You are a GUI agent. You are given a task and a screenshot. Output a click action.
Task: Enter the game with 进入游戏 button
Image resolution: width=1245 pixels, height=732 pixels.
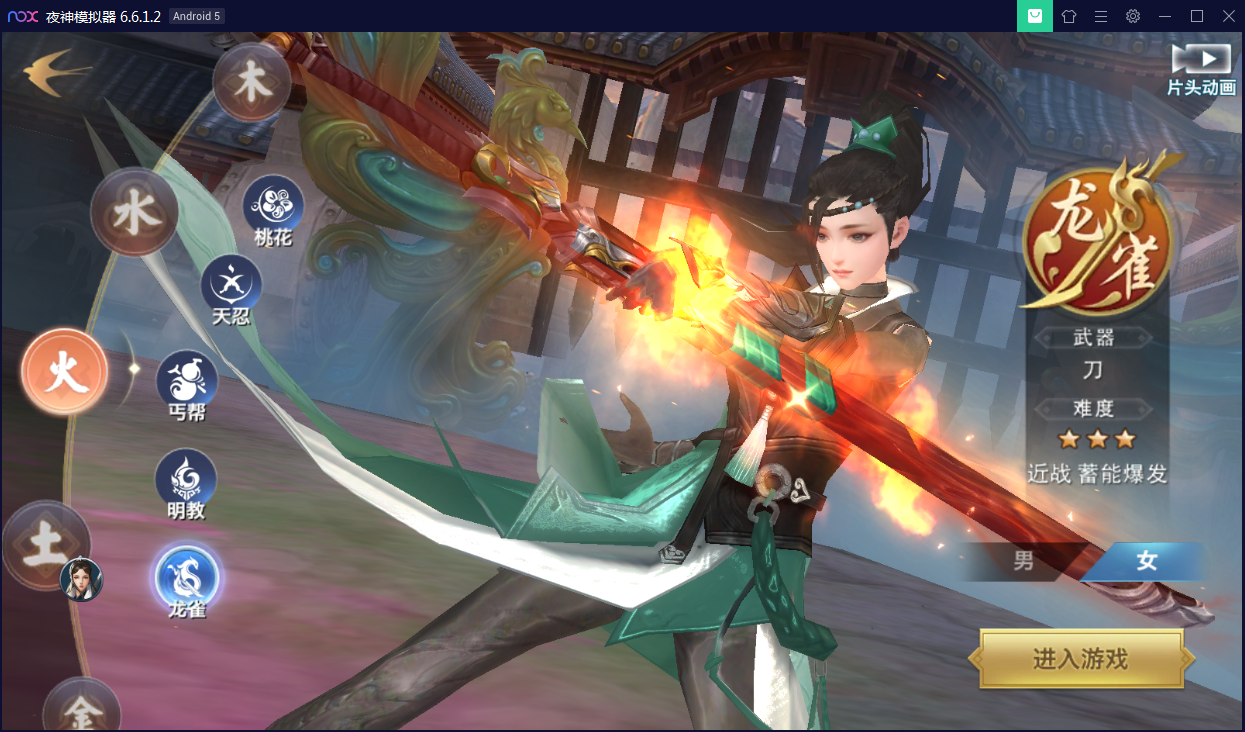click(x=1081, y=659)
